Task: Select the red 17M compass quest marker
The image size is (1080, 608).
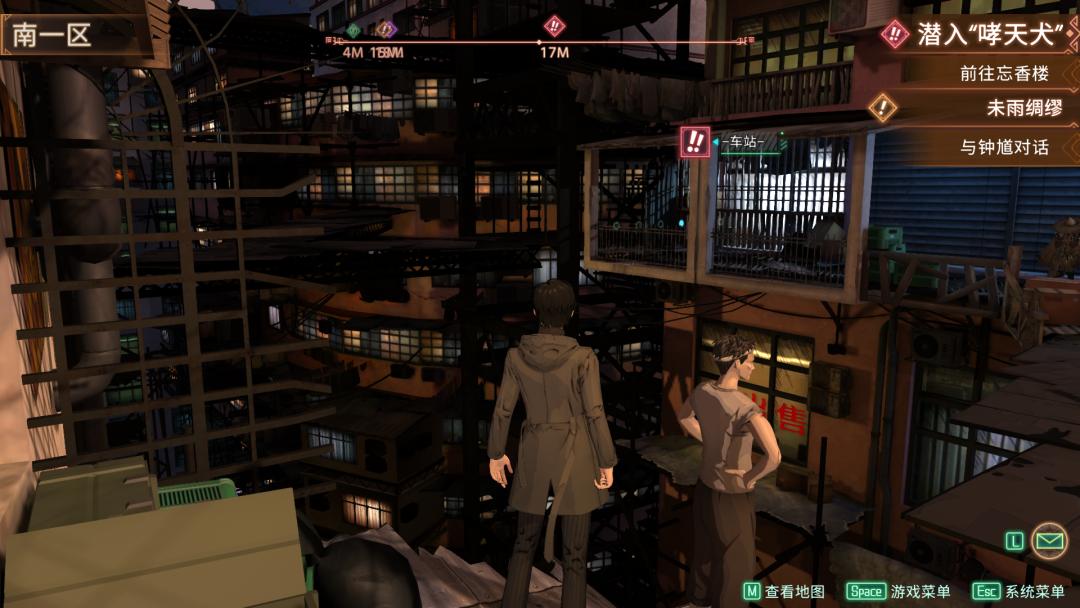Action: [554, 27]
